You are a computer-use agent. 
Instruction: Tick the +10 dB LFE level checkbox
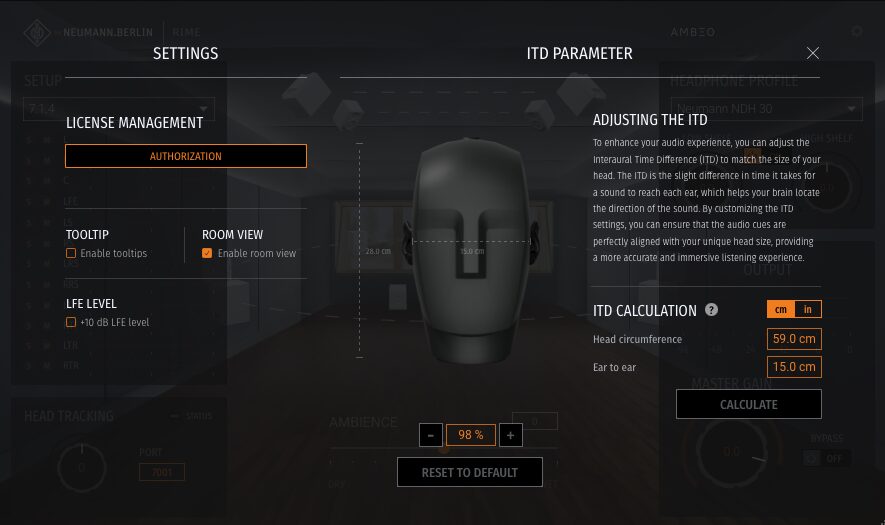pos(71,323)
